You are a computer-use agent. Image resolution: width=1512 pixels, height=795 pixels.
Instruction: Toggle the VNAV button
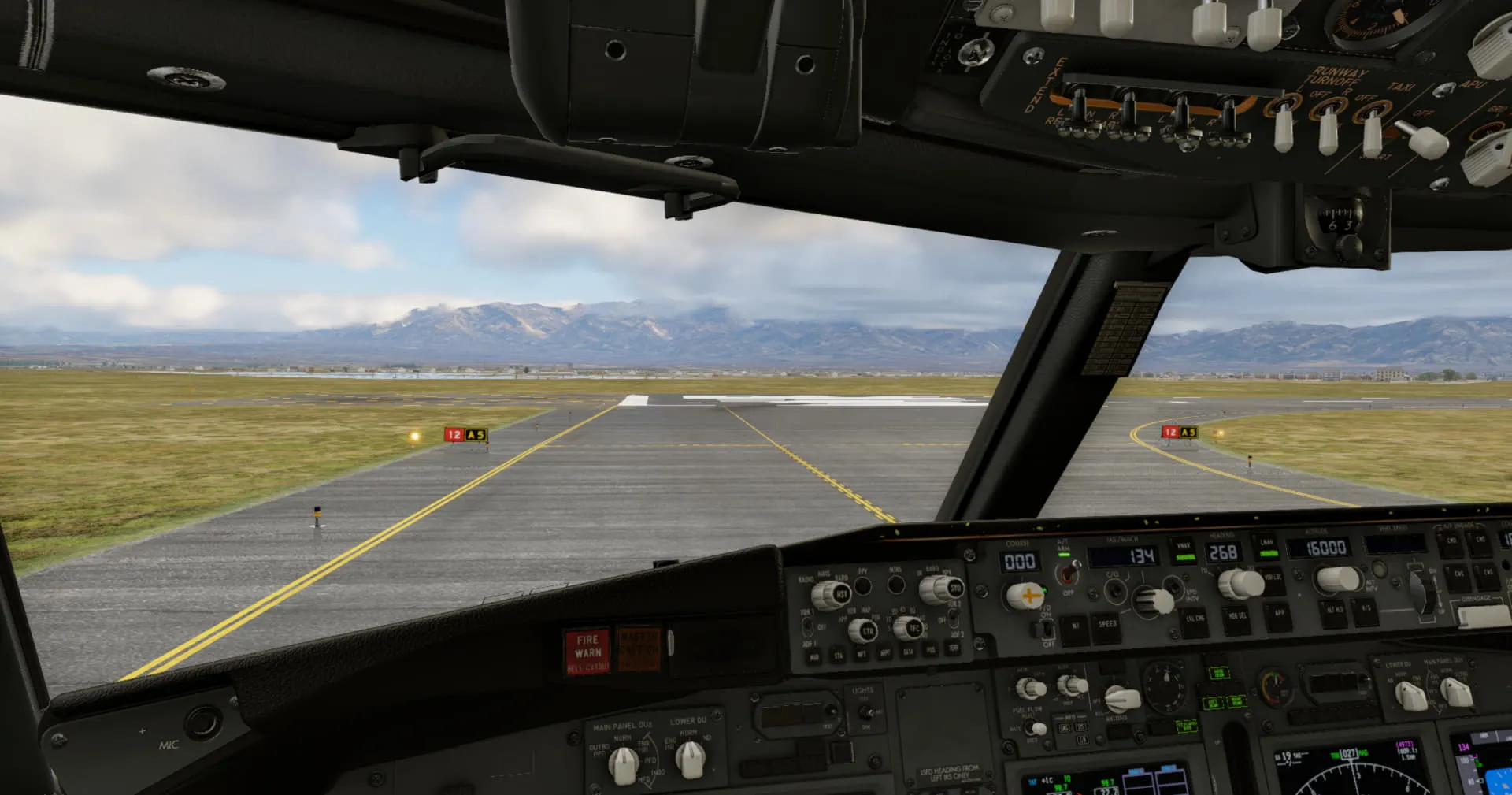point(1184,550)
